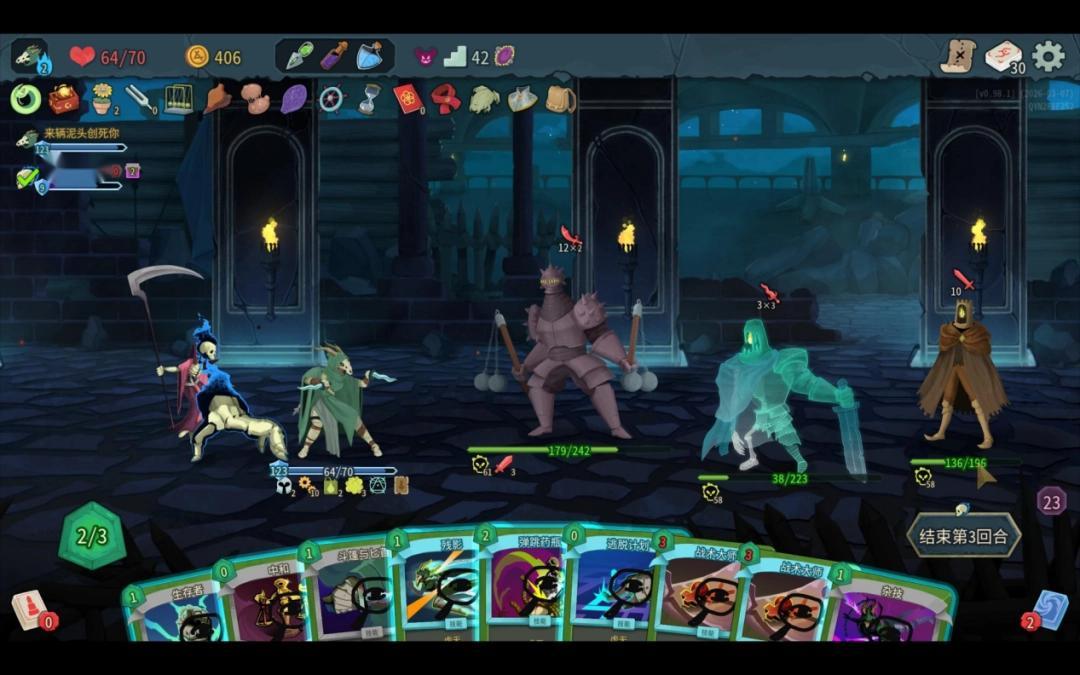Inspect the hourglass relic
The image size is (1080, 675).
370,99
